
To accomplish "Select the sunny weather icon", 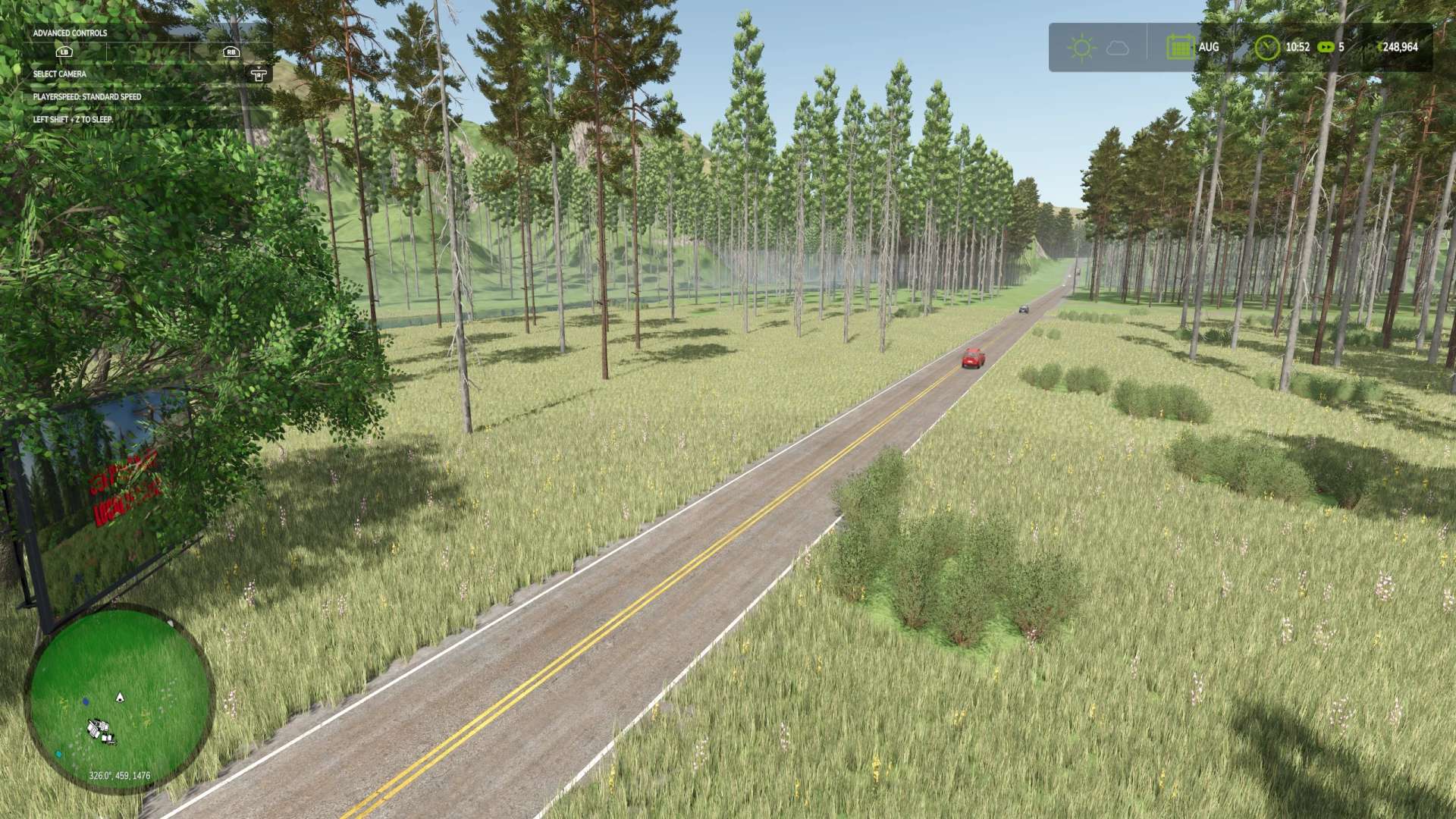I will [1081, 48].
